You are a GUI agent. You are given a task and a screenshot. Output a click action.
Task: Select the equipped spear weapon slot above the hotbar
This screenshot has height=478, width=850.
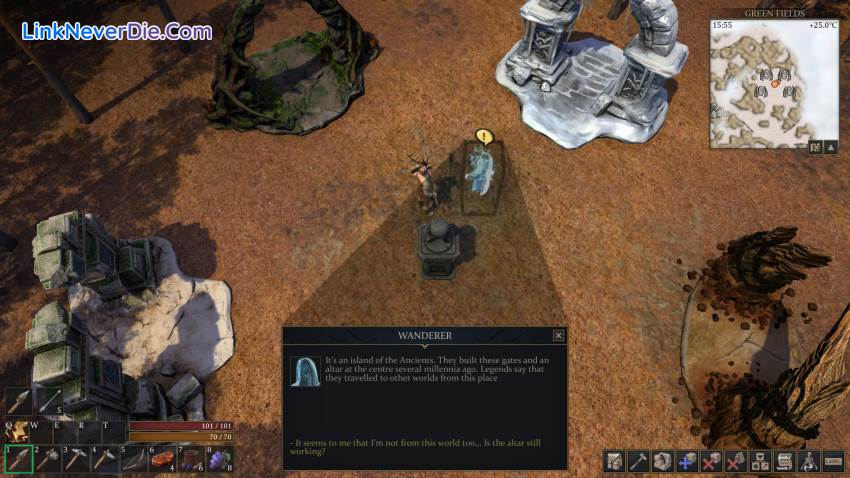(x=19, y=401)
